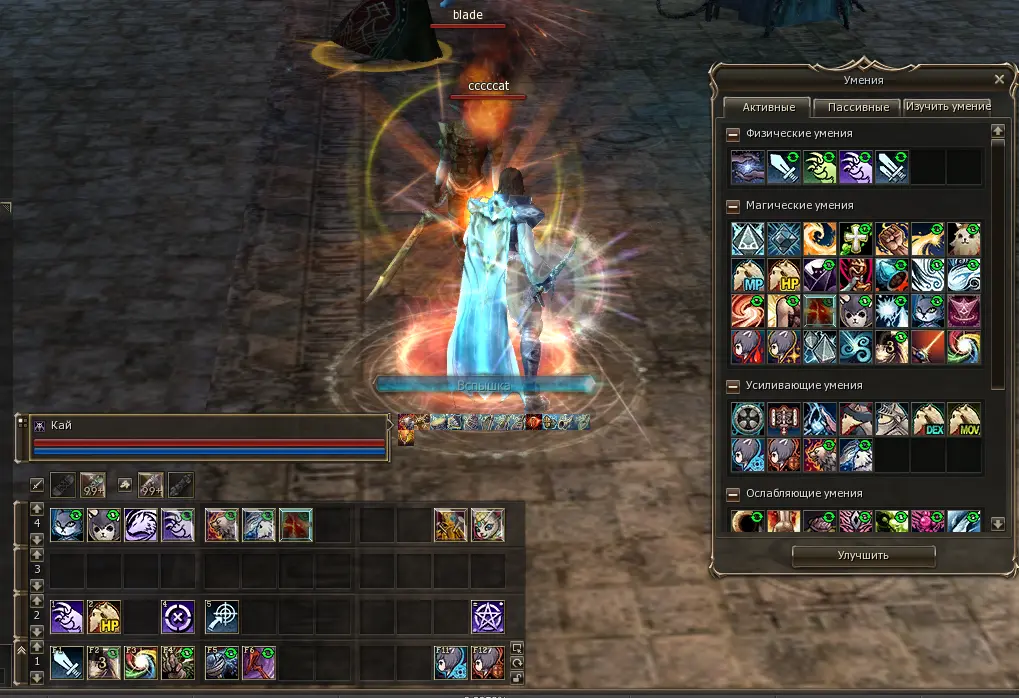Collapse the Физические умения section
1019x698 pixels.
(x=733, y=134)
